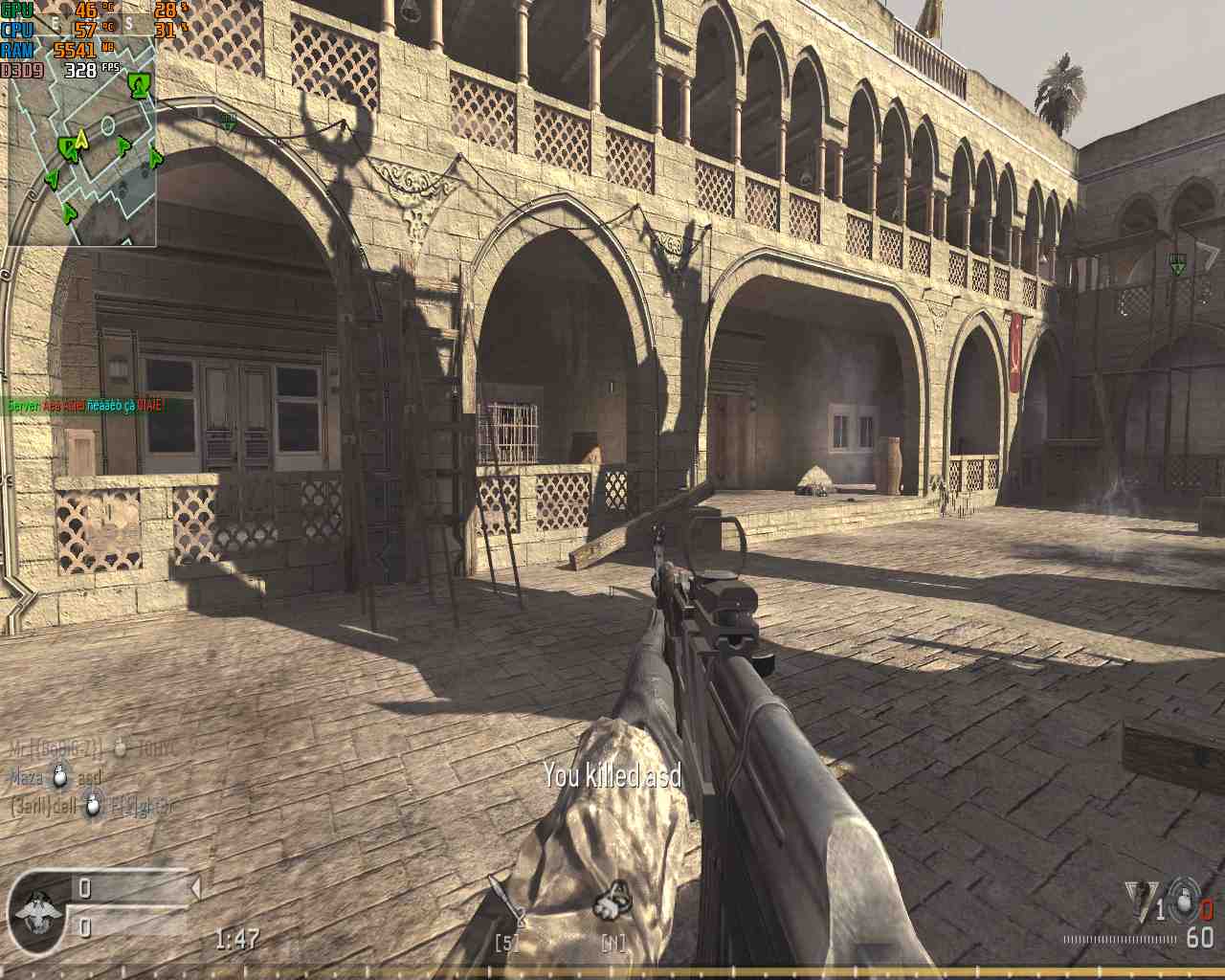Click the grenade kill icon next to Maza
This screenshot has height=980, width=1225.
60,776
